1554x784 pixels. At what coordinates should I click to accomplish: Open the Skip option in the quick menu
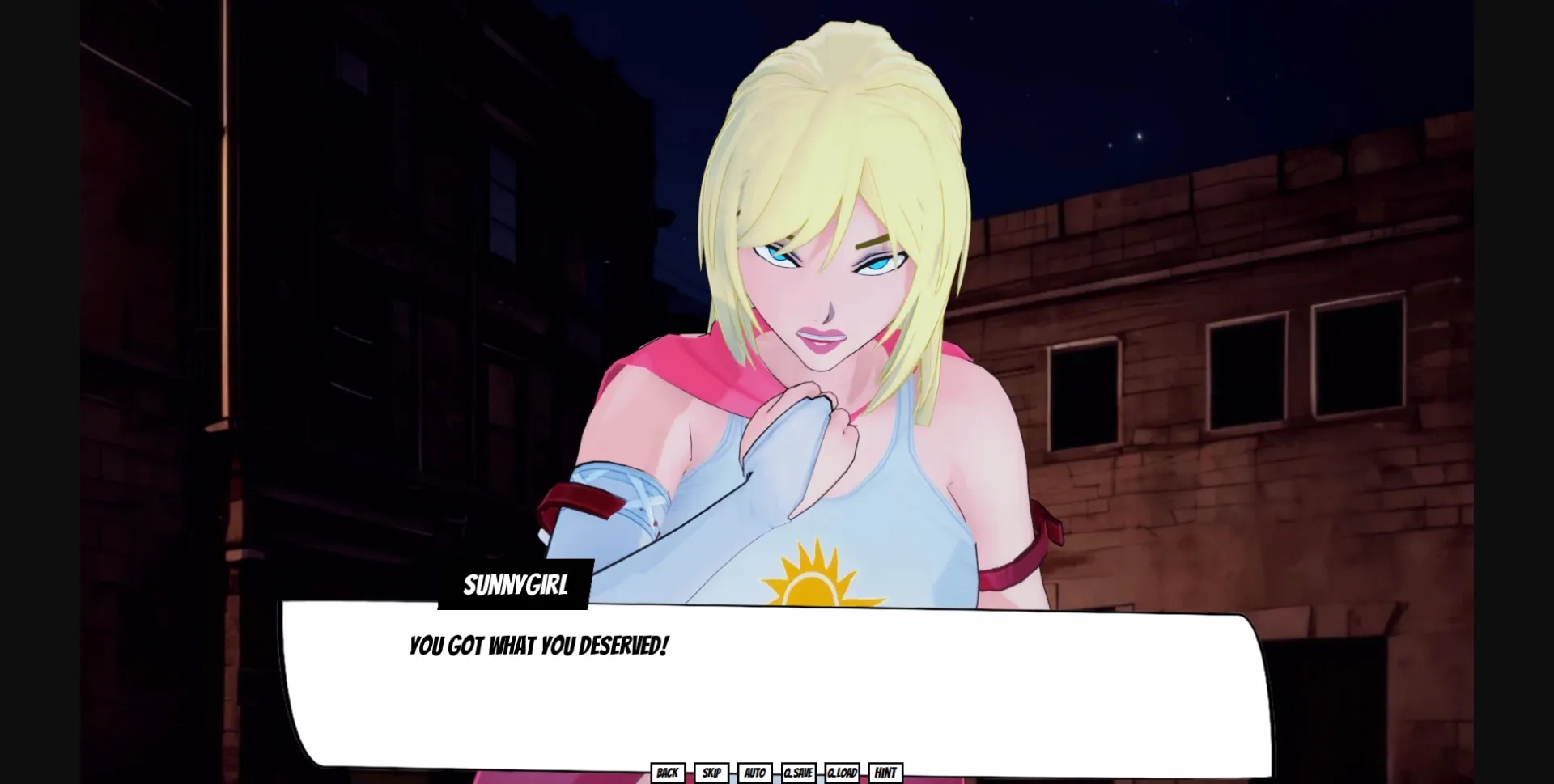click(x=711, y=773)
